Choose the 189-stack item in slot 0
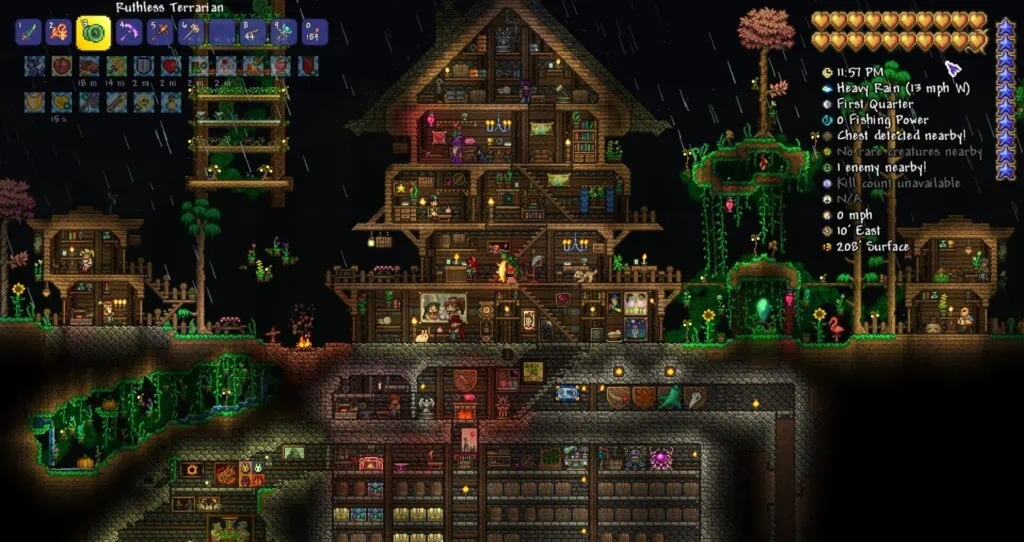The height and width of the screenshot is (542, 1024). click(316, 32)
